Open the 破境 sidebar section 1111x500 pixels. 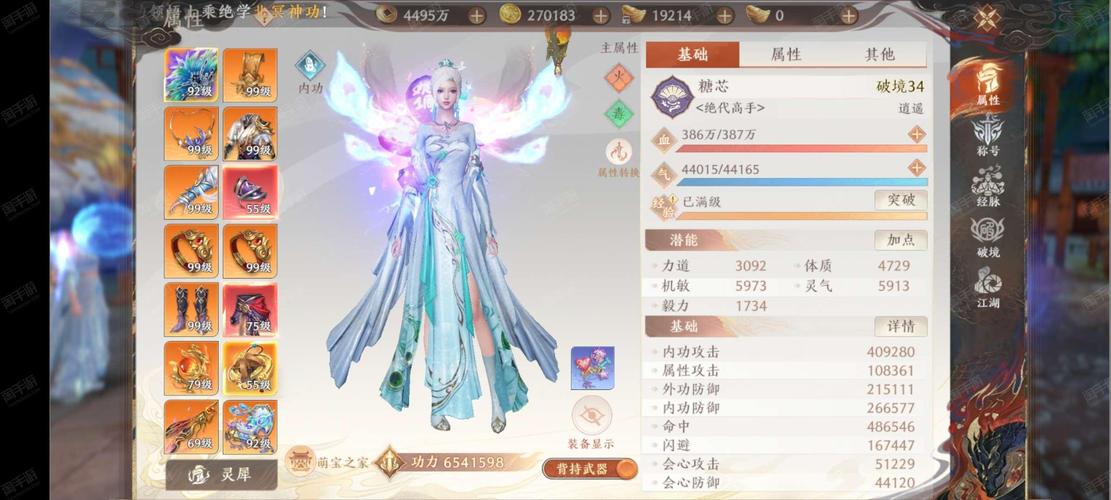988,236
